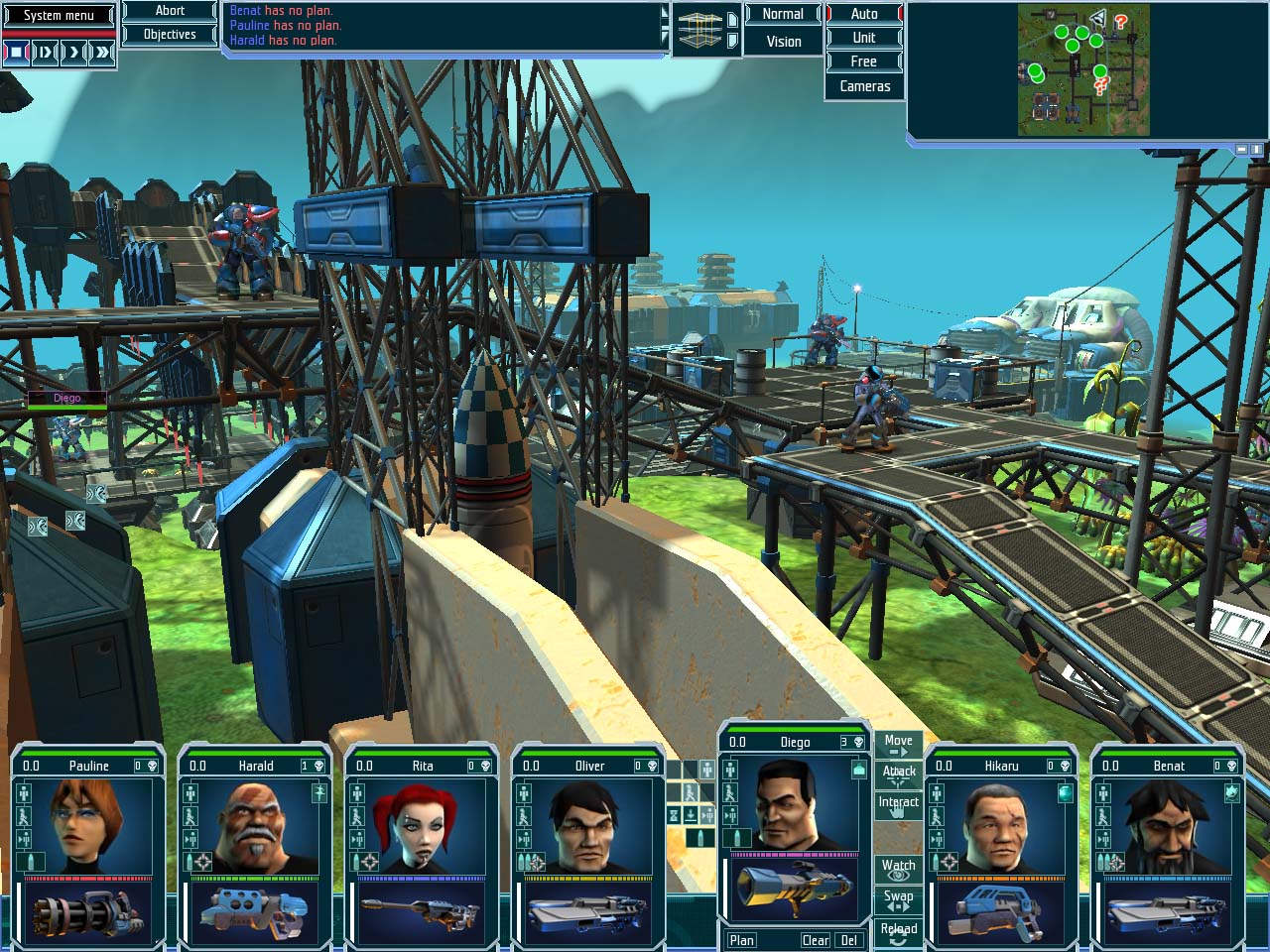Show the mission Objectives
The height and width of the screenshot is (952, 1270).
170,35
